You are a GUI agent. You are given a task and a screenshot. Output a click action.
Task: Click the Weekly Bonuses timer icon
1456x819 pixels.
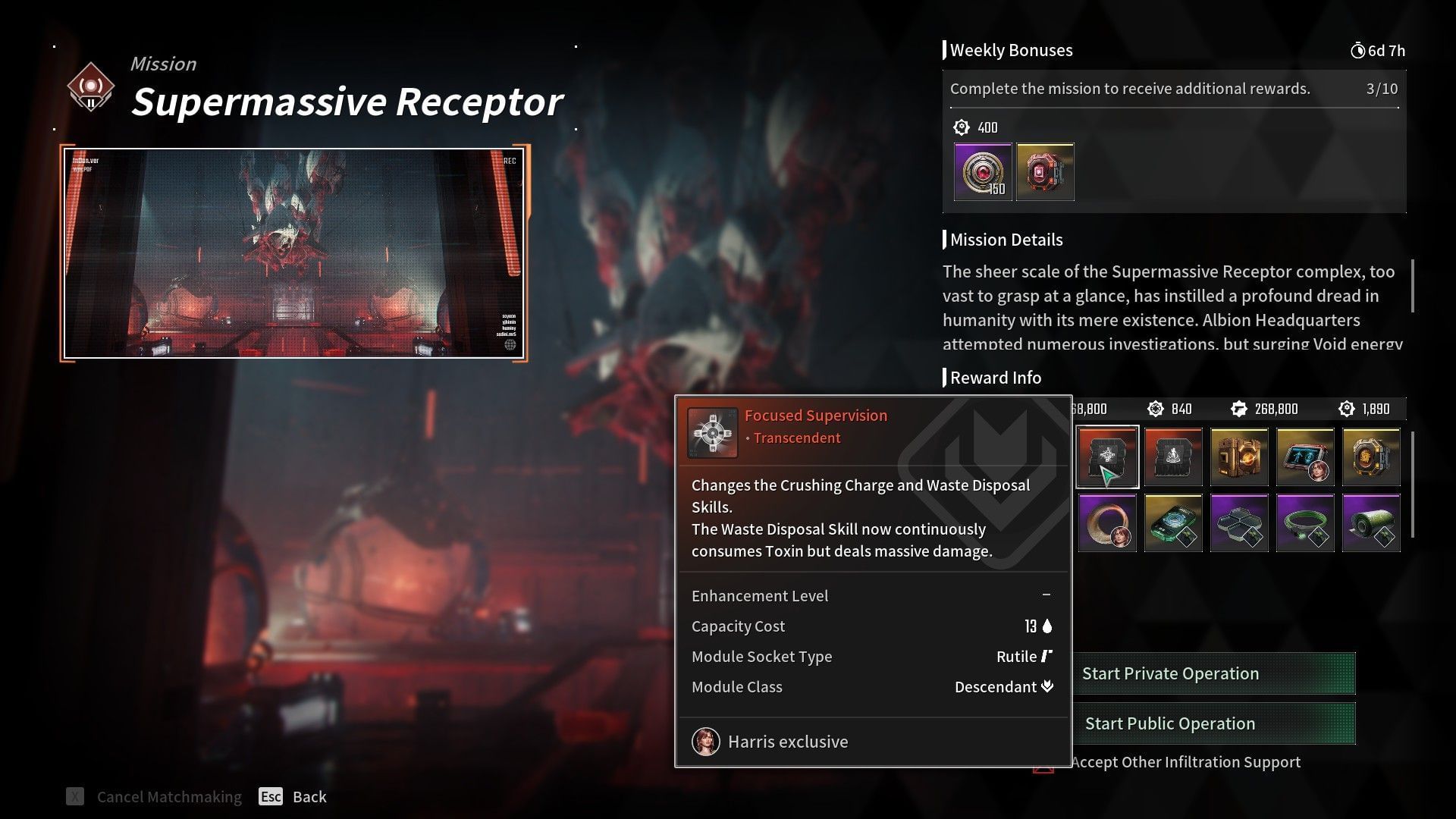(1360, 50)
